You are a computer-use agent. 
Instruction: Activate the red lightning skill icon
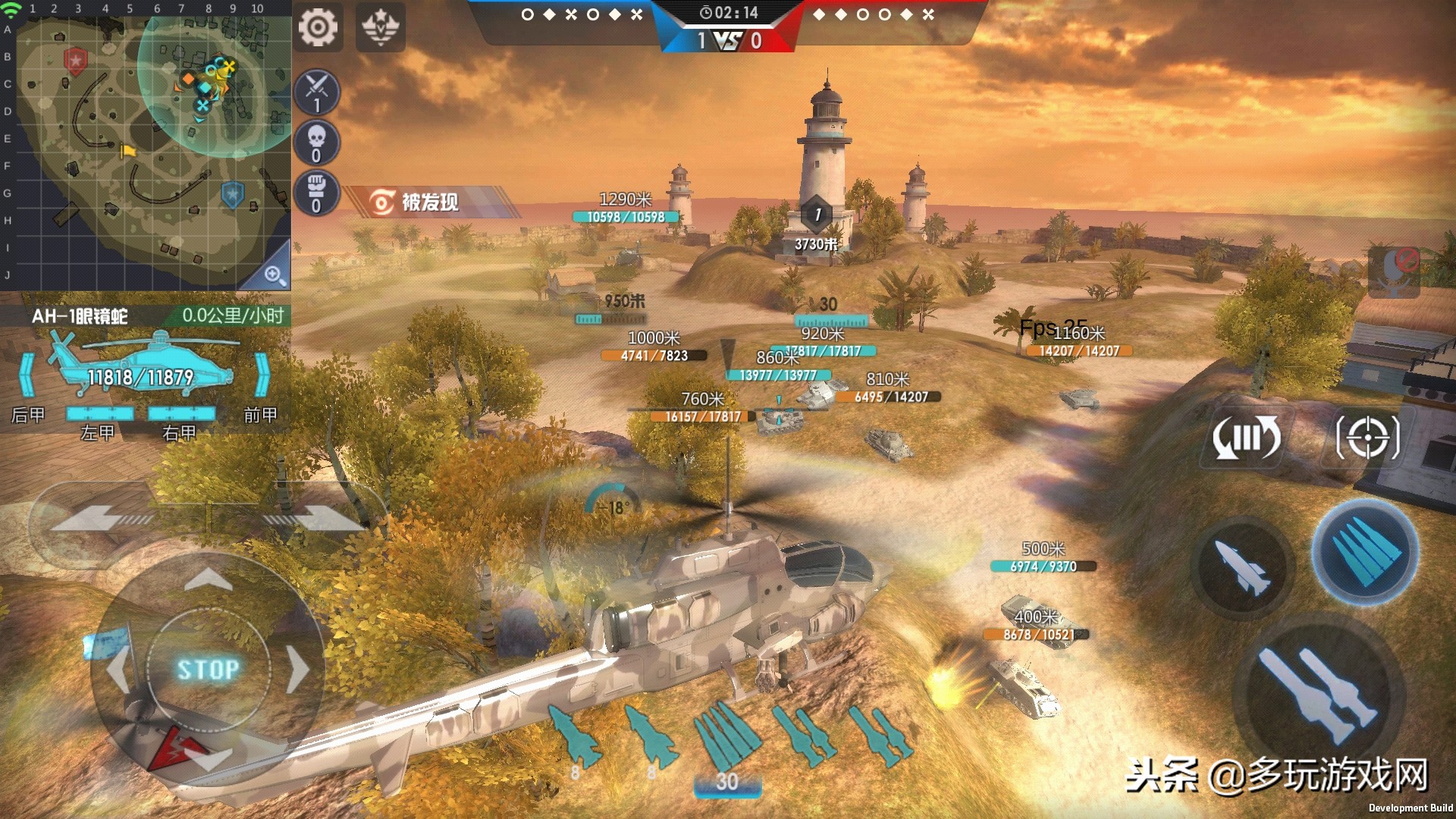[174, 747]
